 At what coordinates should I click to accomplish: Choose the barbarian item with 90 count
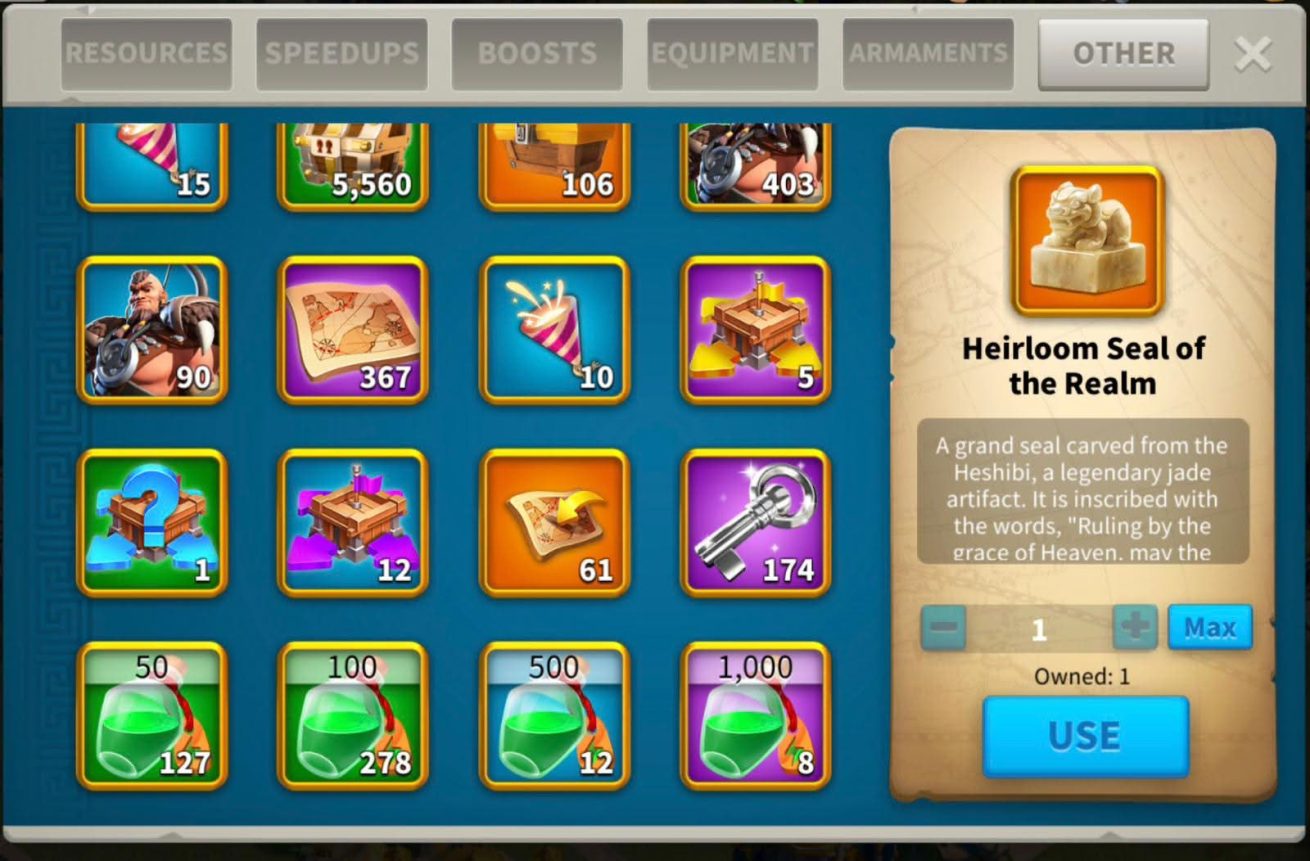coord(152,330)
